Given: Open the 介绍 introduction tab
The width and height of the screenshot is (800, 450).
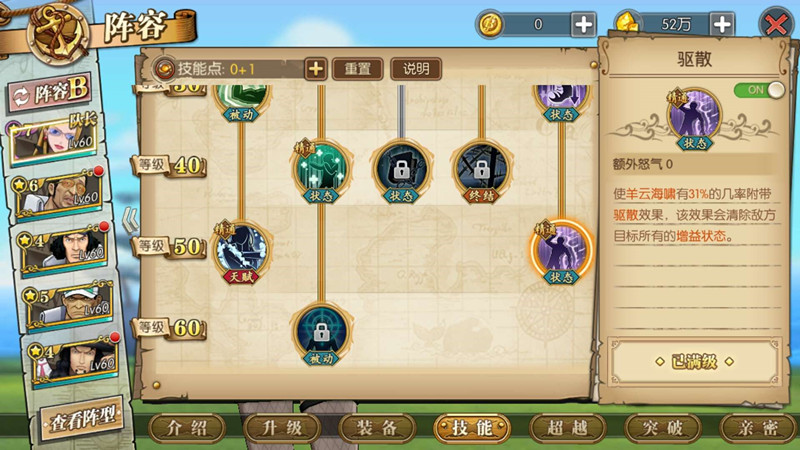Looking at the screenshot, I should pos(187,428).
